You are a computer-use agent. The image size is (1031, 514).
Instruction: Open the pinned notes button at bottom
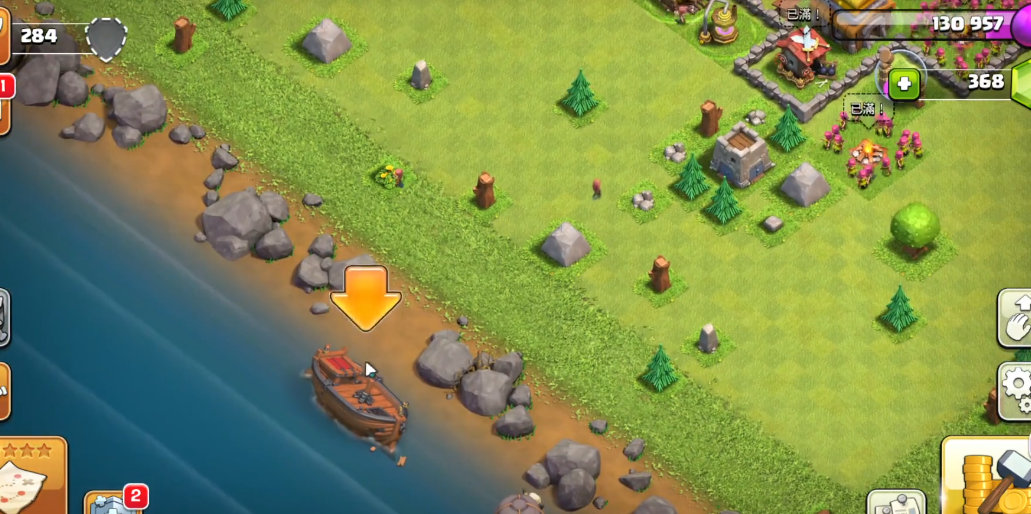[895, 503]
